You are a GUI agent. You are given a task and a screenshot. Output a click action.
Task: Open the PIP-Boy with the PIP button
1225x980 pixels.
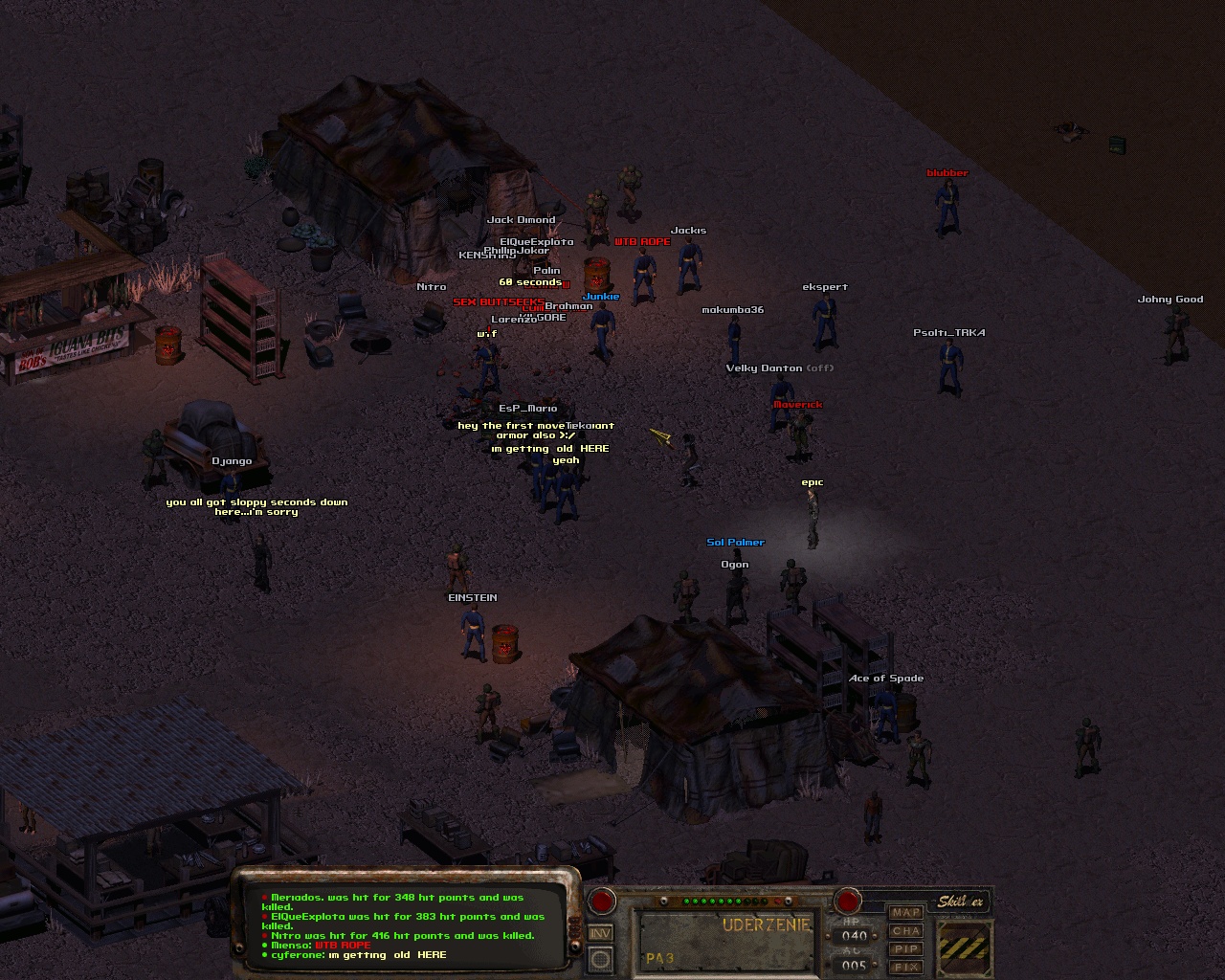point(905,948)
